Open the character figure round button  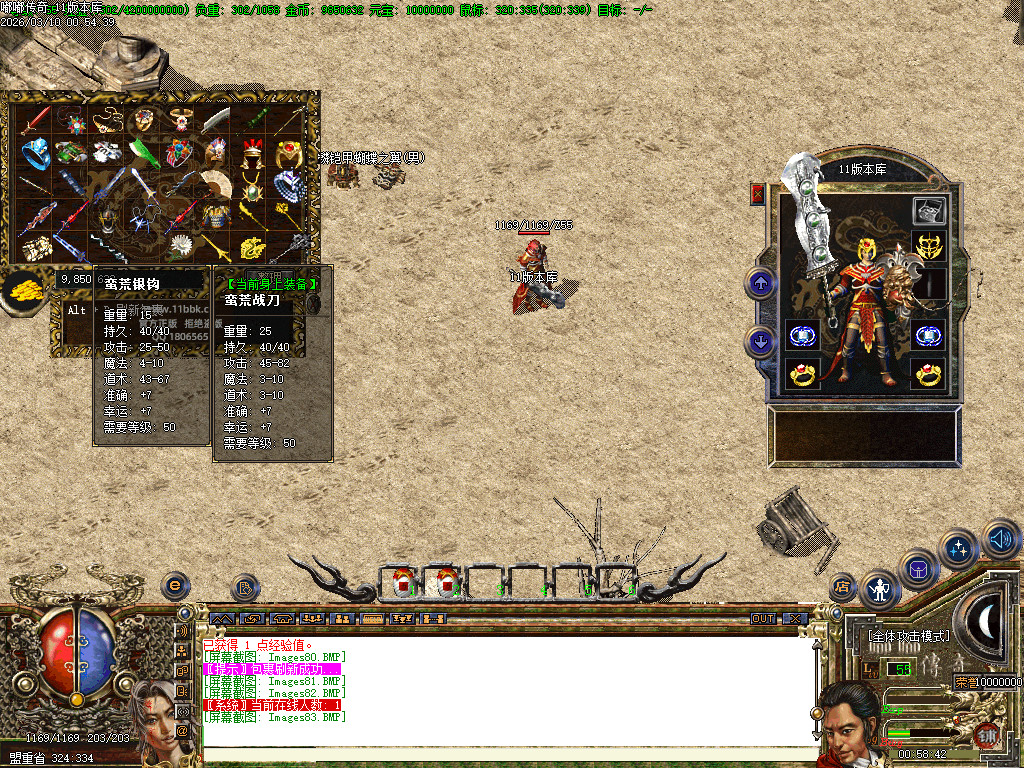[x=880, y=590]
